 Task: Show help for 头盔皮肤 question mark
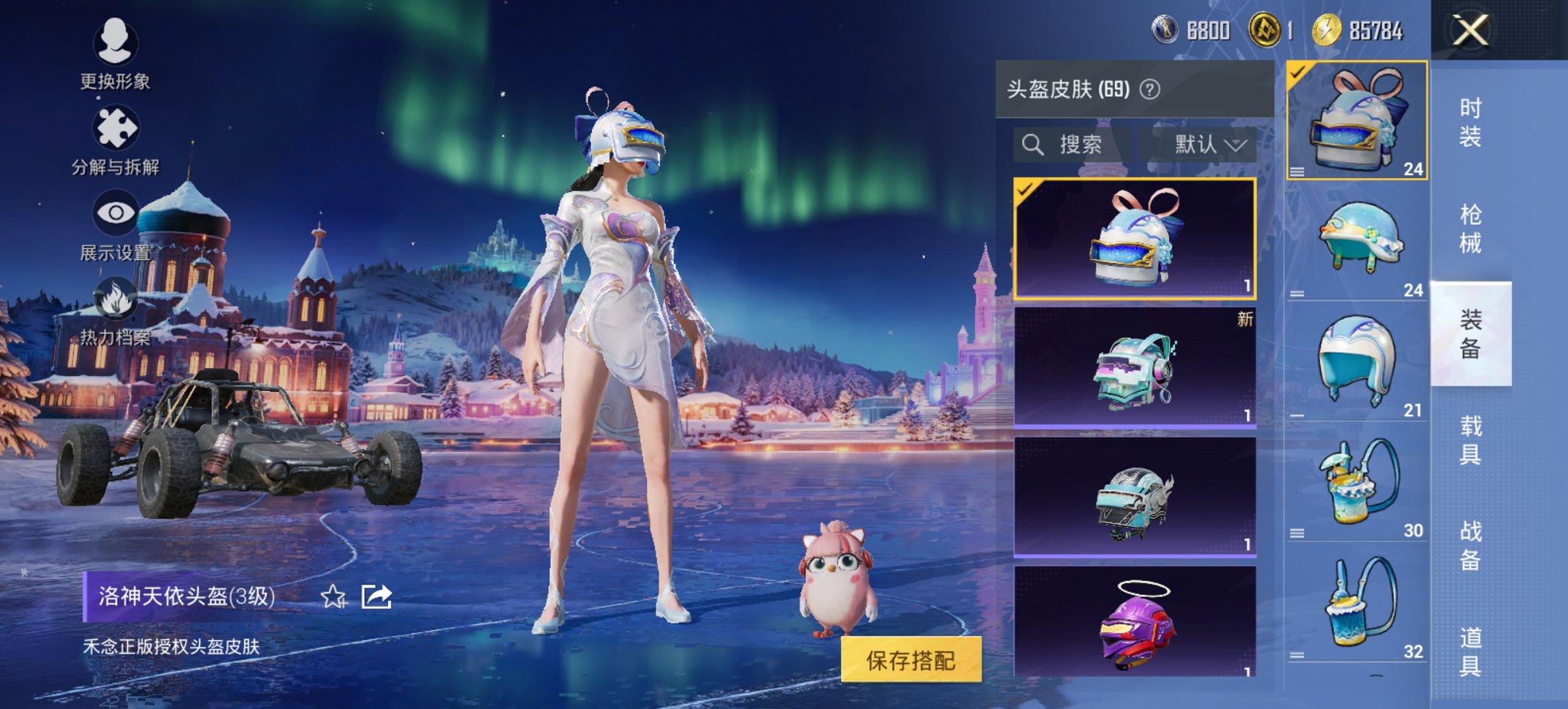click(x=1150, y=90)
